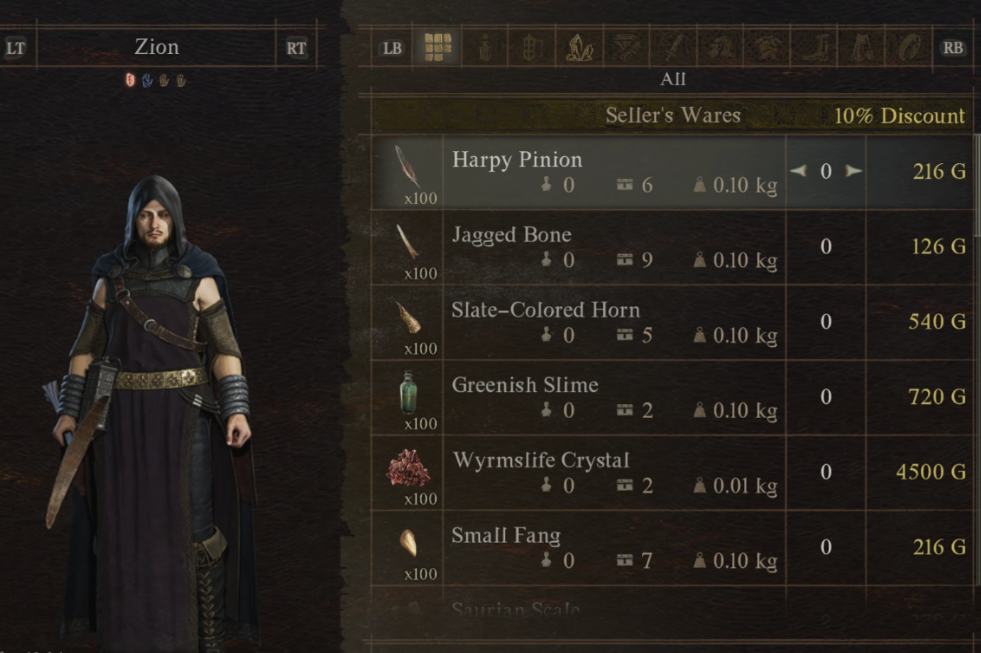The image size is (981, 653).
Task: Increase Harpy Pinion quantity with right arrow
Action: (853, 171)
